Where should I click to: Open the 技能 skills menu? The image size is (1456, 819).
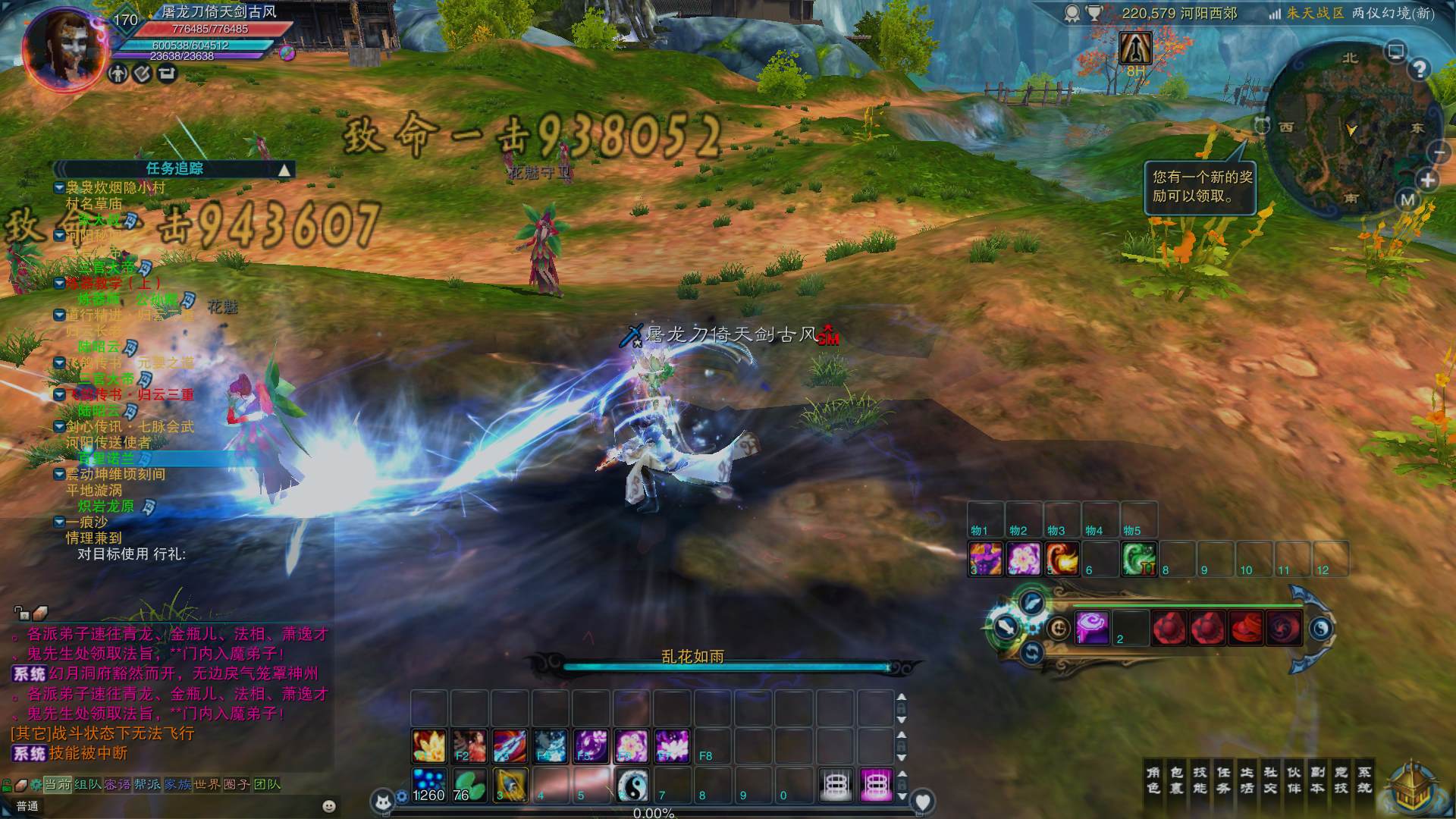(x=1200, y=780)
